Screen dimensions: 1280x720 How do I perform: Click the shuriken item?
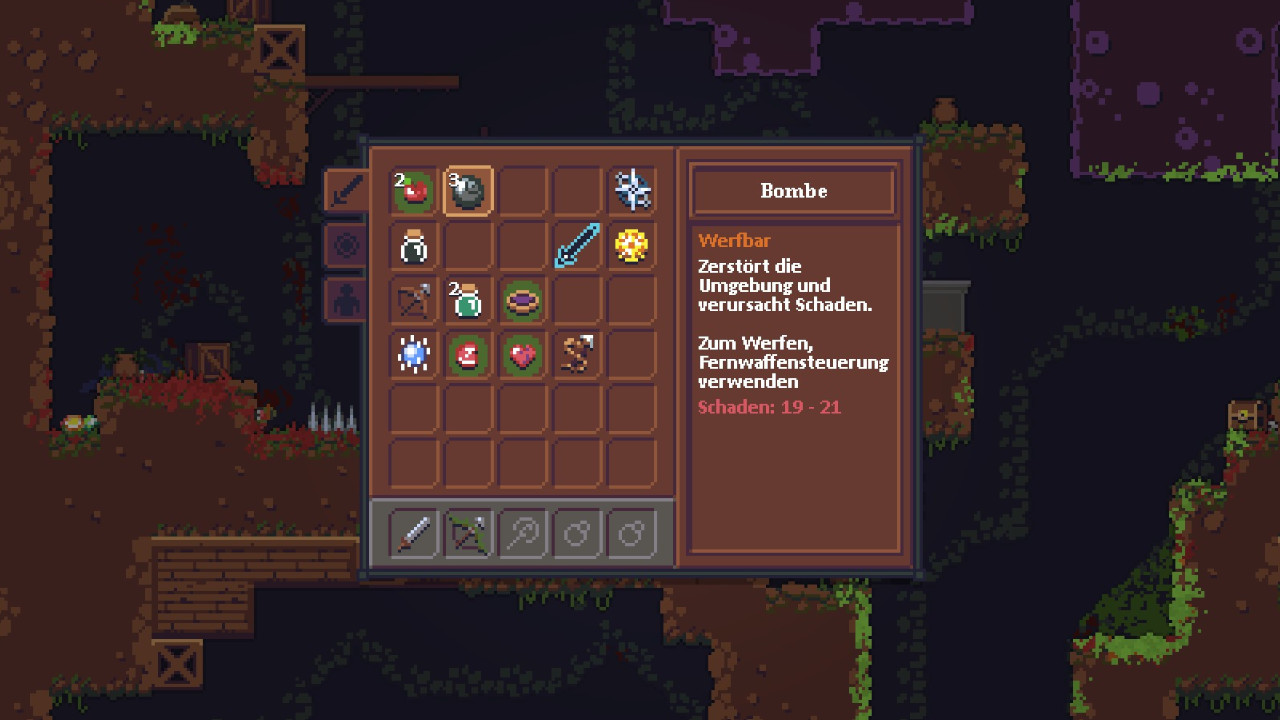tap(632, 190)
